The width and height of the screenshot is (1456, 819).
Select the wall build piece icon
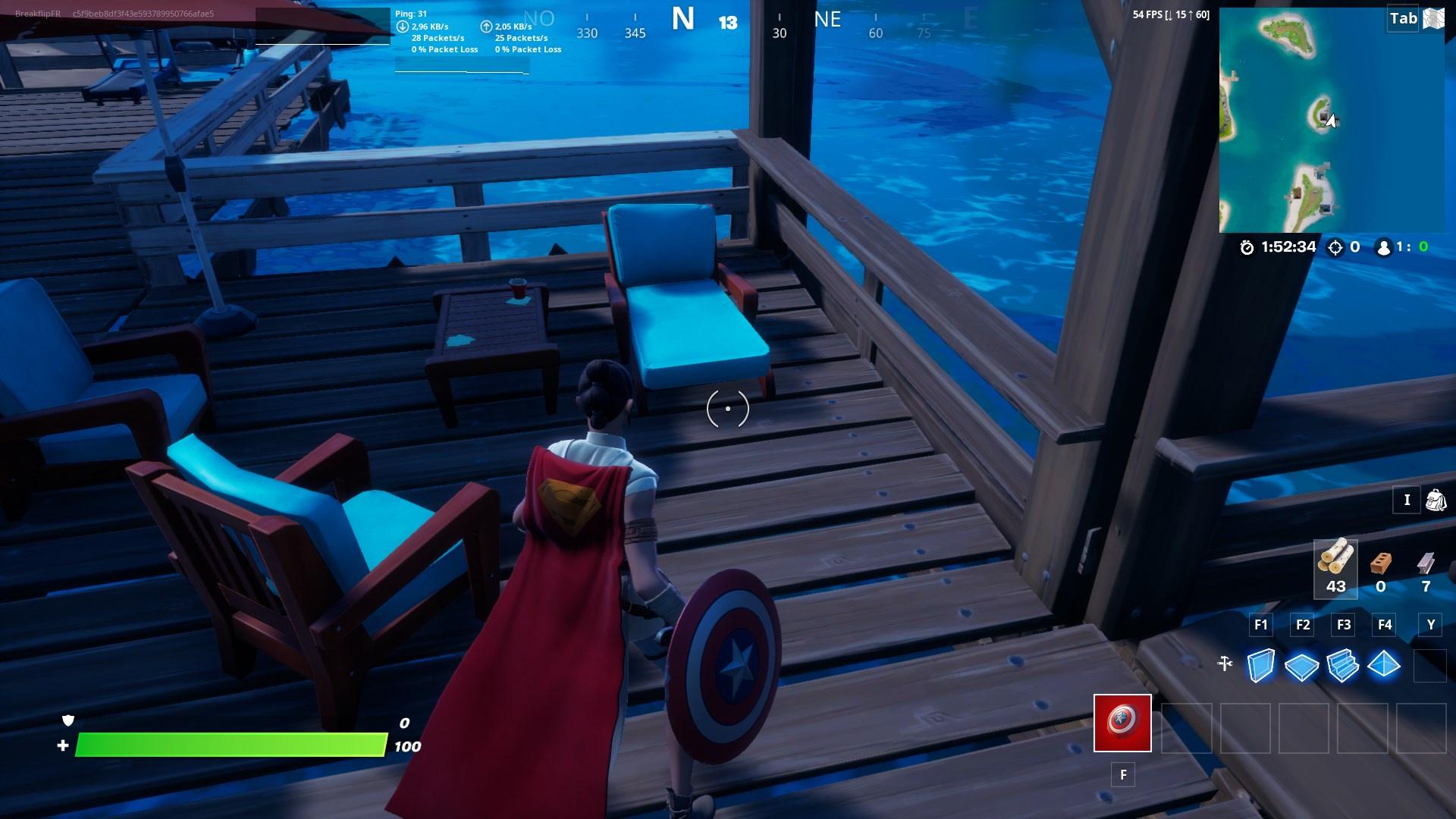pyautogui.click(x=1261, y=665)
